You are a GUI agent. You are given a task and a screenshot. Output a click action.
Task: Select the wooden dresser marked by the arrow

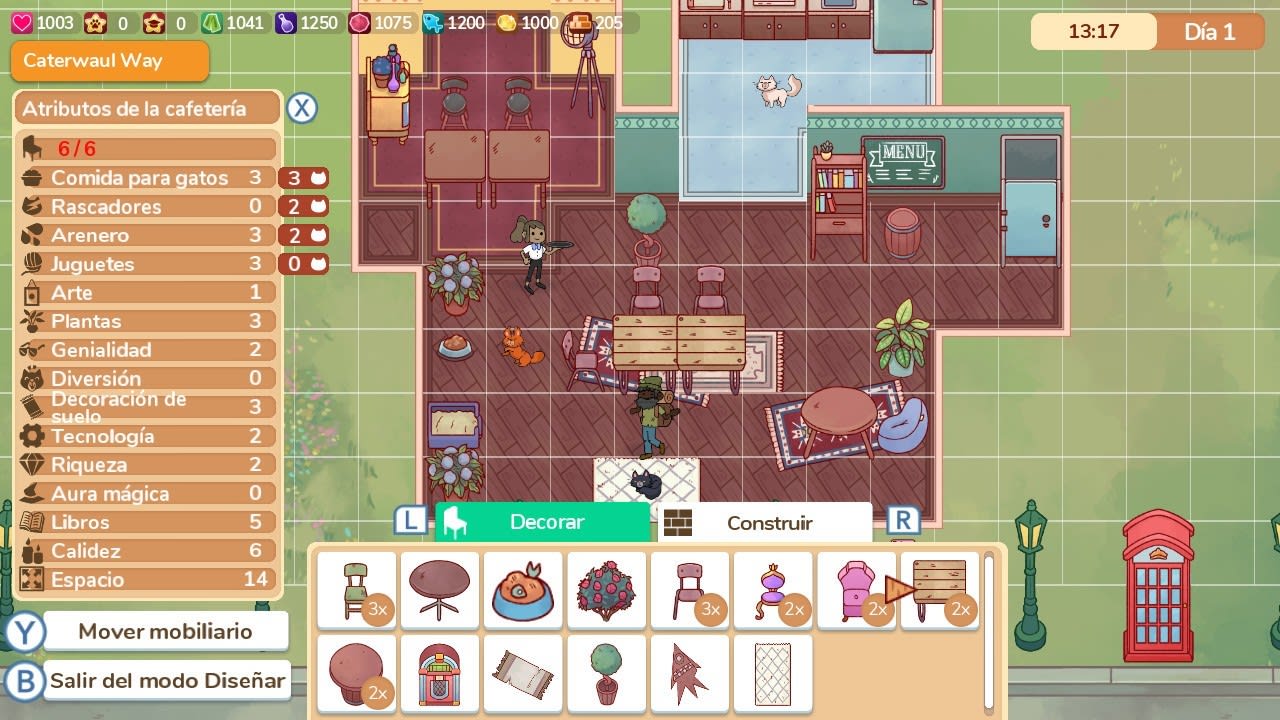(x=940, y=590)
